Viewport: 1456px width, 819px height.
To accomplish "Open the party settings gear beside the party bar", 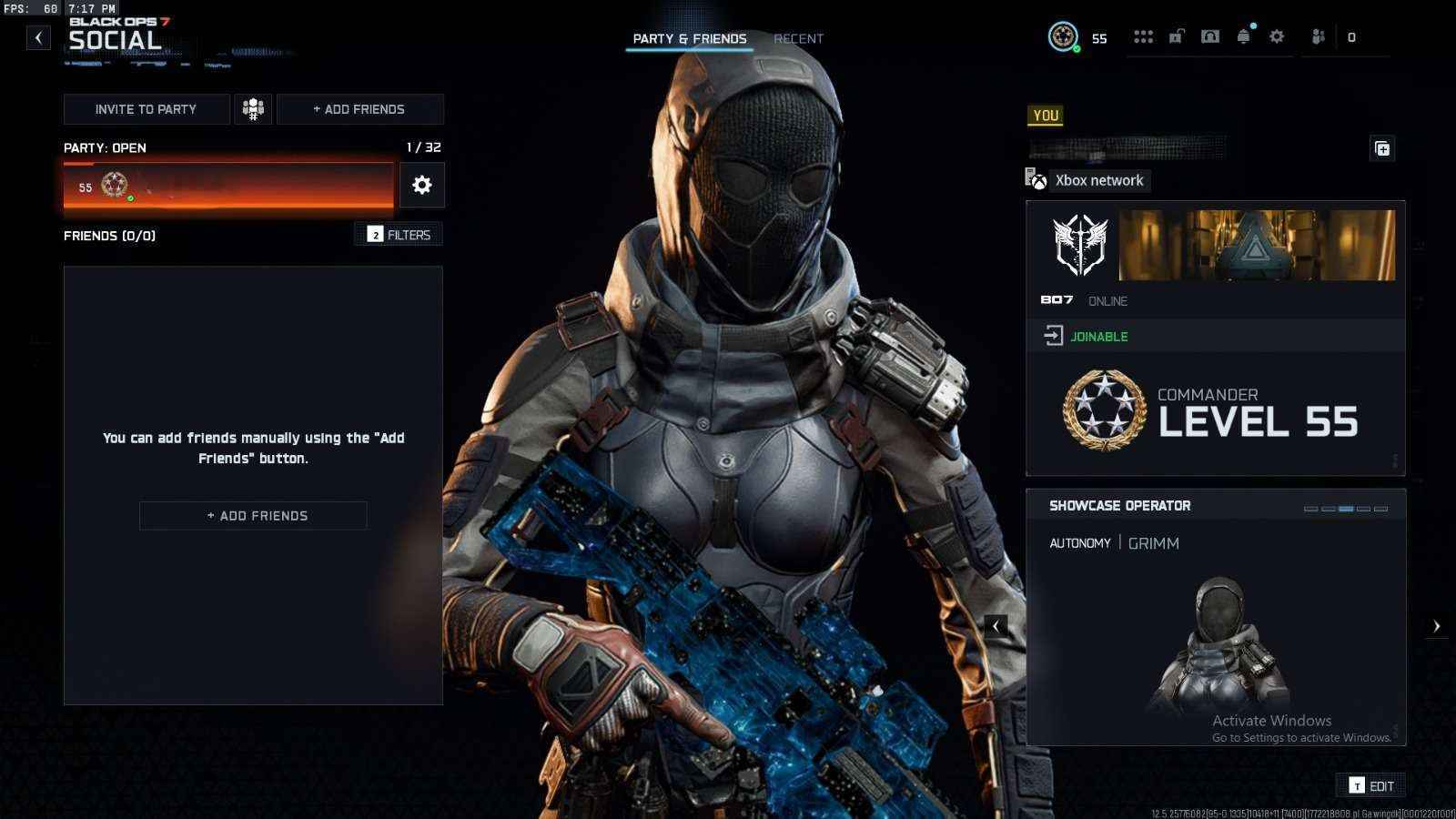I will tap(421, 185).
